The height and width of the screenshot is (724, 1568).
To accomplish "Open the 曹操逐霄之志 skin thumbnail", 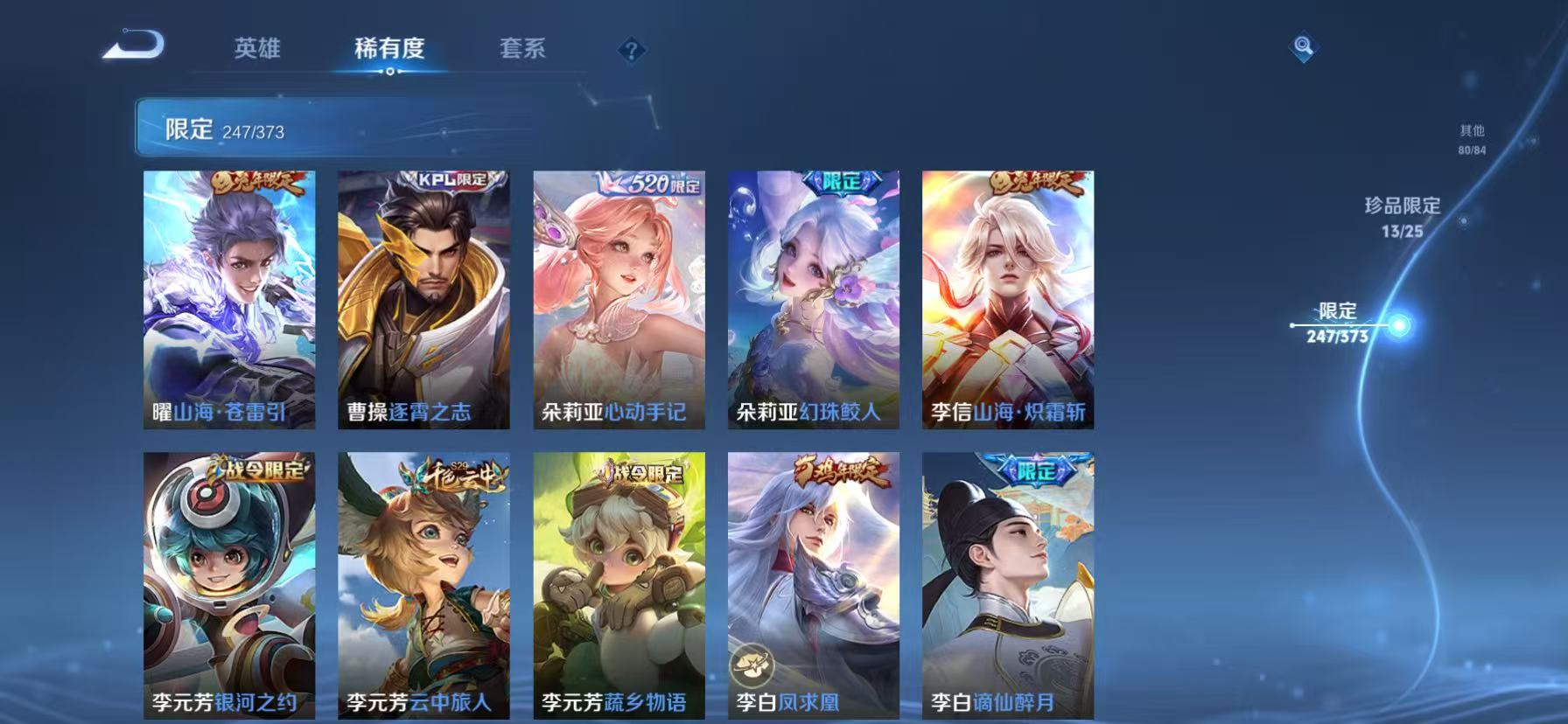I will coord(423,297).
